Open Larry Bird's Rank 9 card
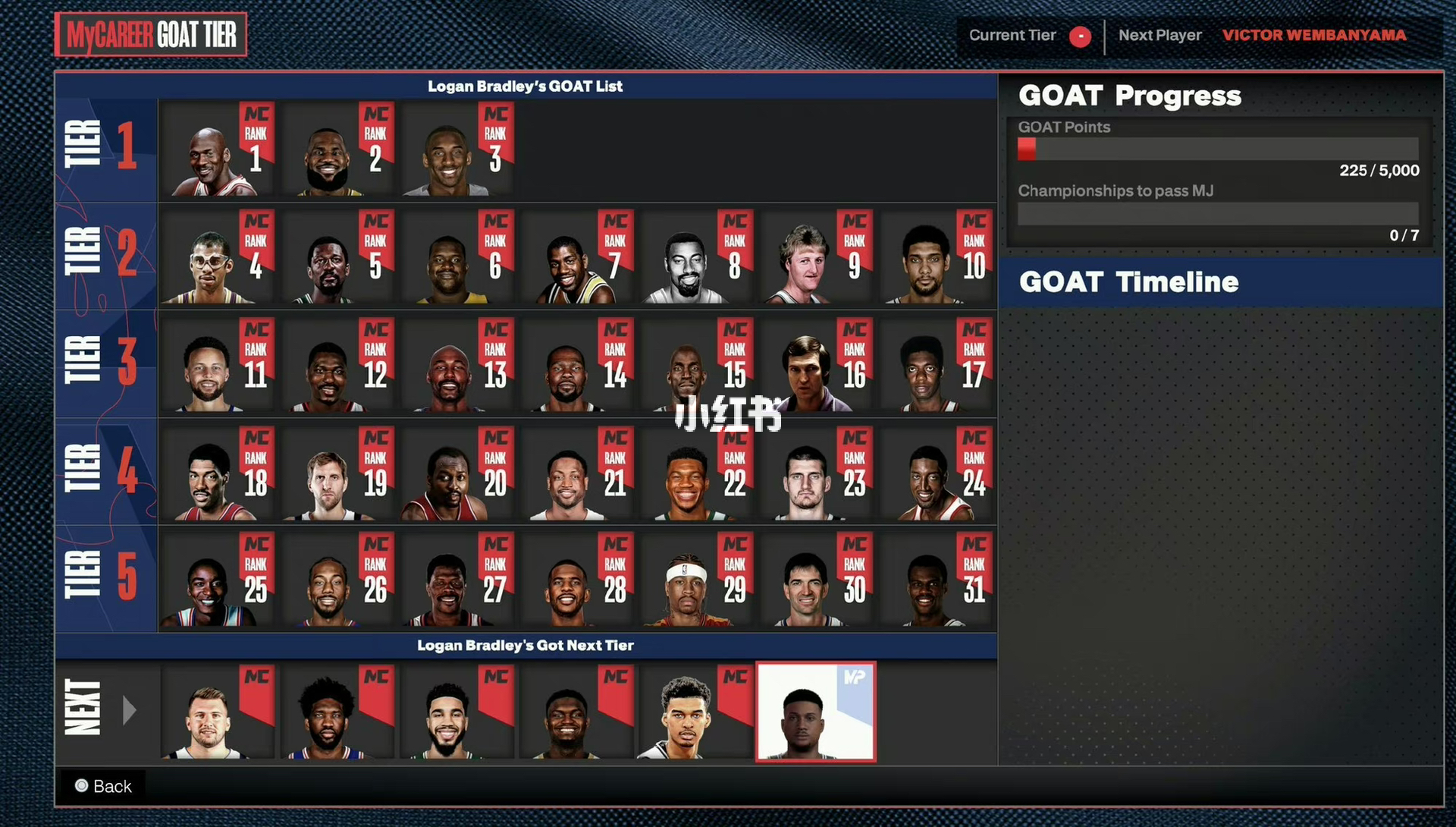This screenshot has height=827, width=1456. [815, 258]
